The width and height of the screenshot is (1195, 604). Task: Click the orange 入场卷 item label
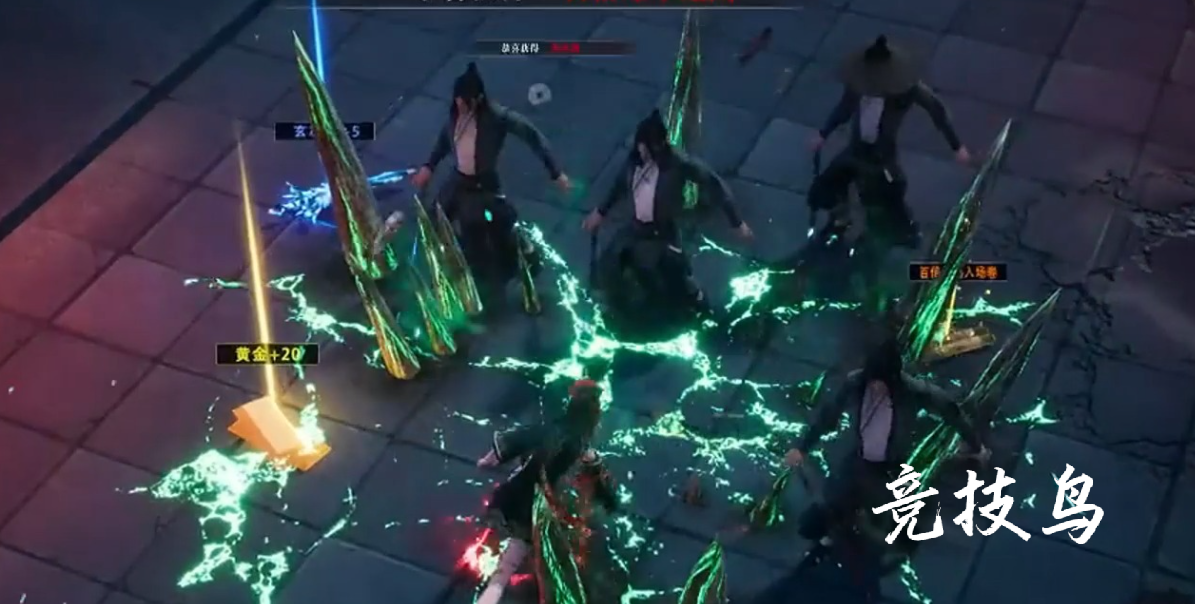pos(957,271)
